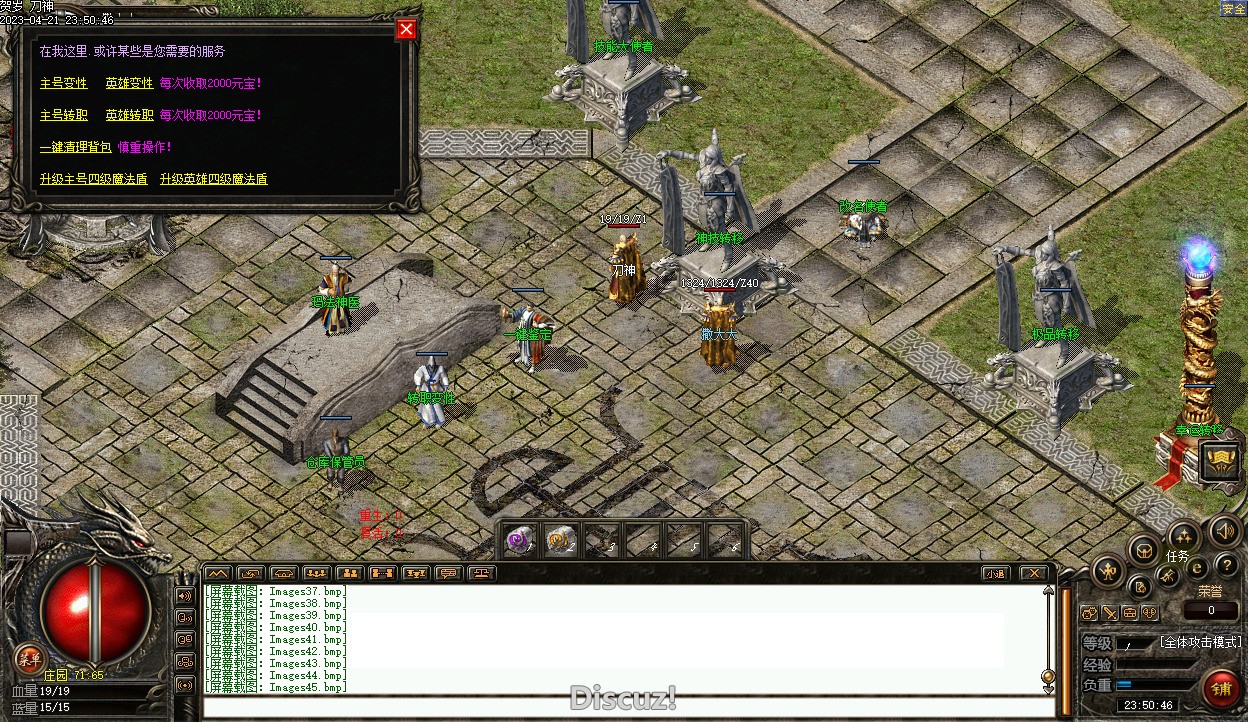Choose the 主号转职 service link
The height and width of the screenshot is (722, 1248).
(64, 115)
